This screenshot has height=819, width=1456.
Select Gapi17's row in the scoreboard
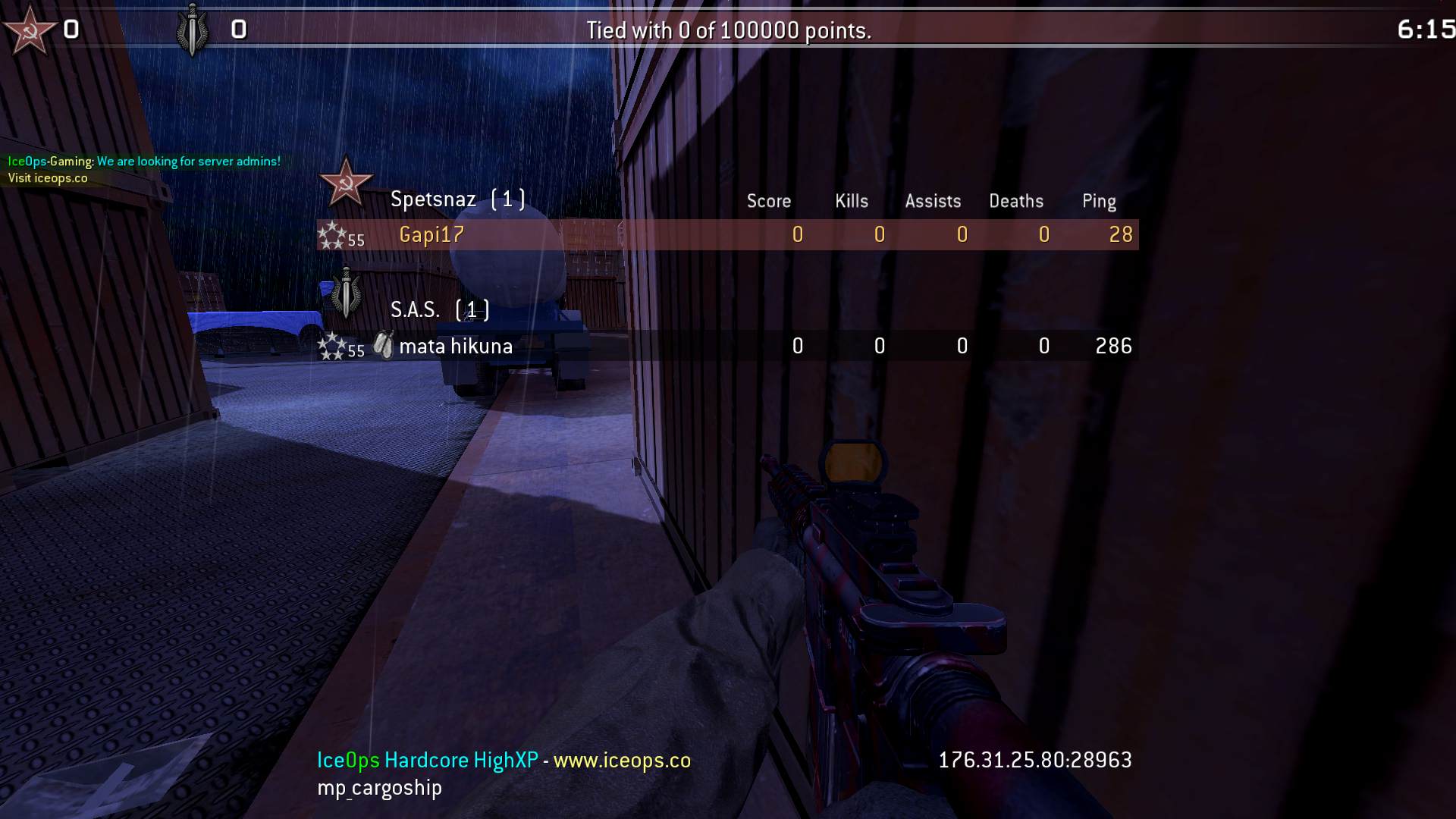(x=726, y=235)
